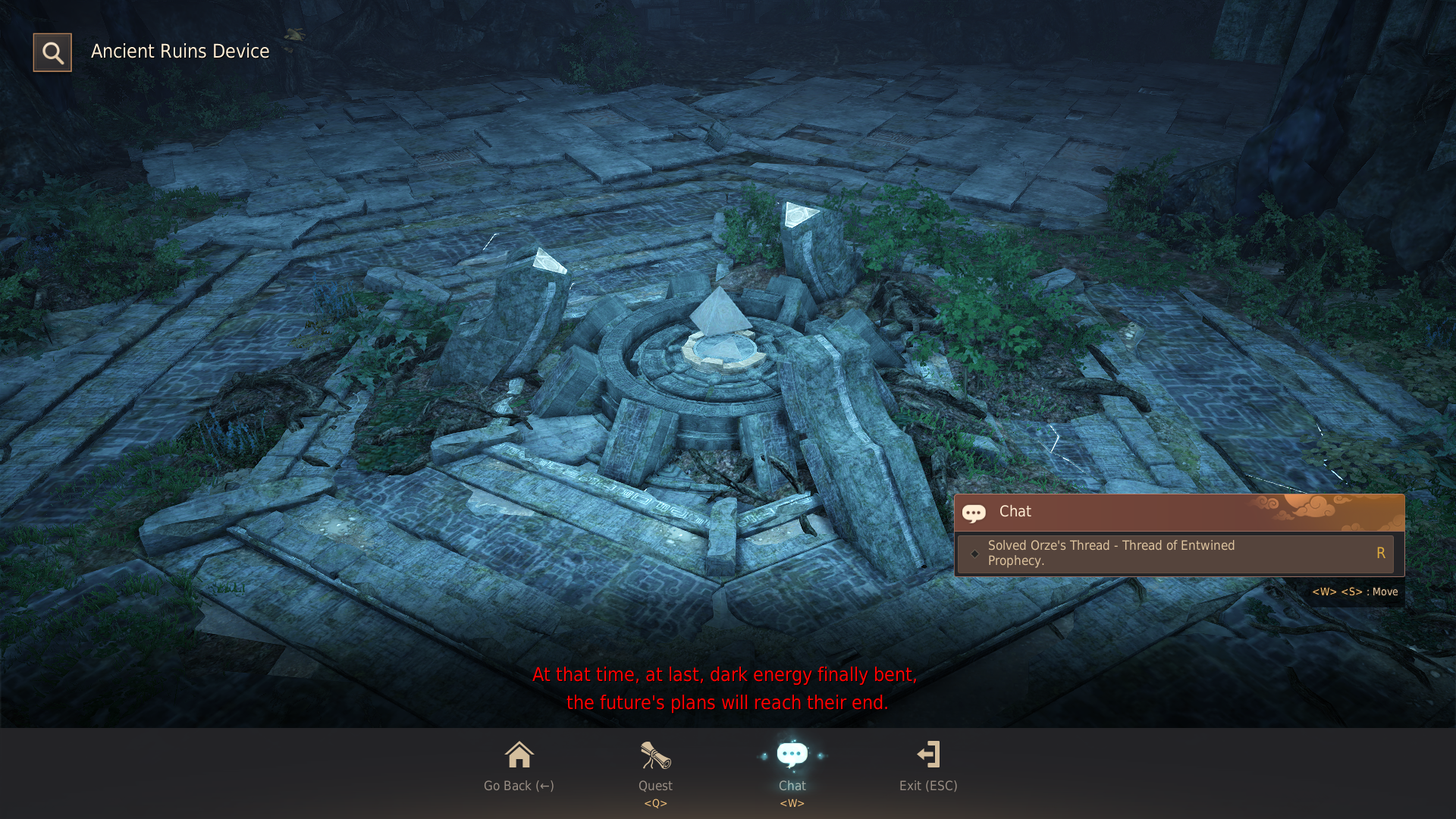This screenshot has height=819, width=1456.
Task: Click the R key indicator in chat
Action: tap(1381, 553)
